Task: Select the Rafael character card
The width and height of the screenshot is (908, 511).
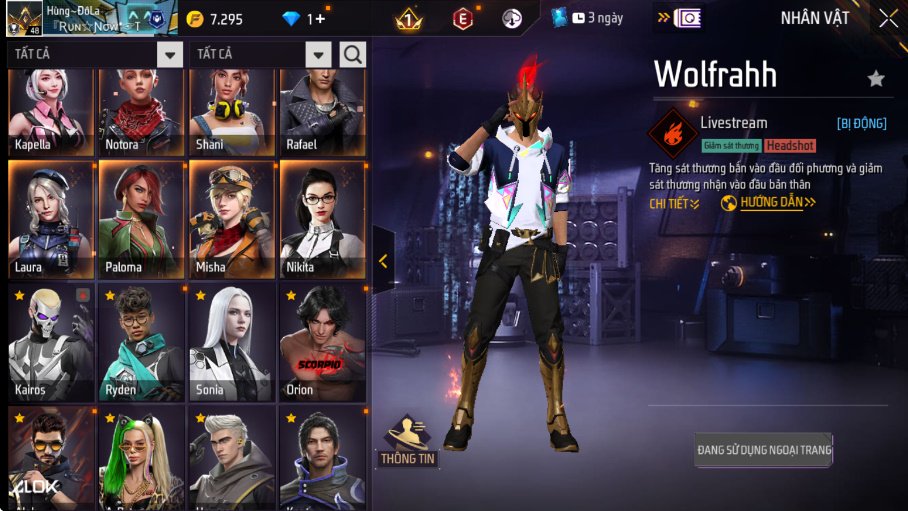Action: coord(322,112)
